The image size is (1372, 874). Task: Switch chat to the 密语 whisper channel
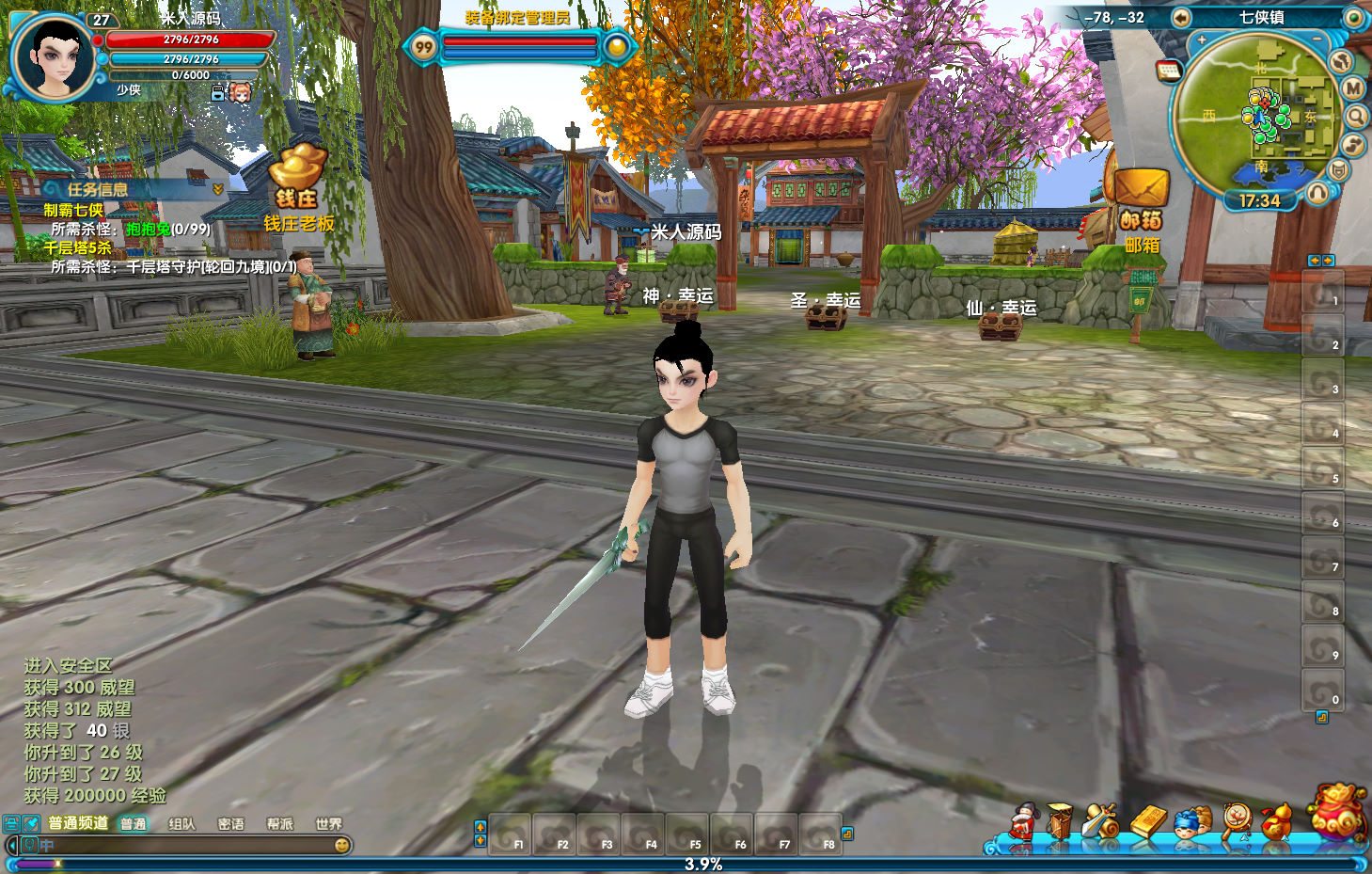pyautogui.click(x=230, y=824)
